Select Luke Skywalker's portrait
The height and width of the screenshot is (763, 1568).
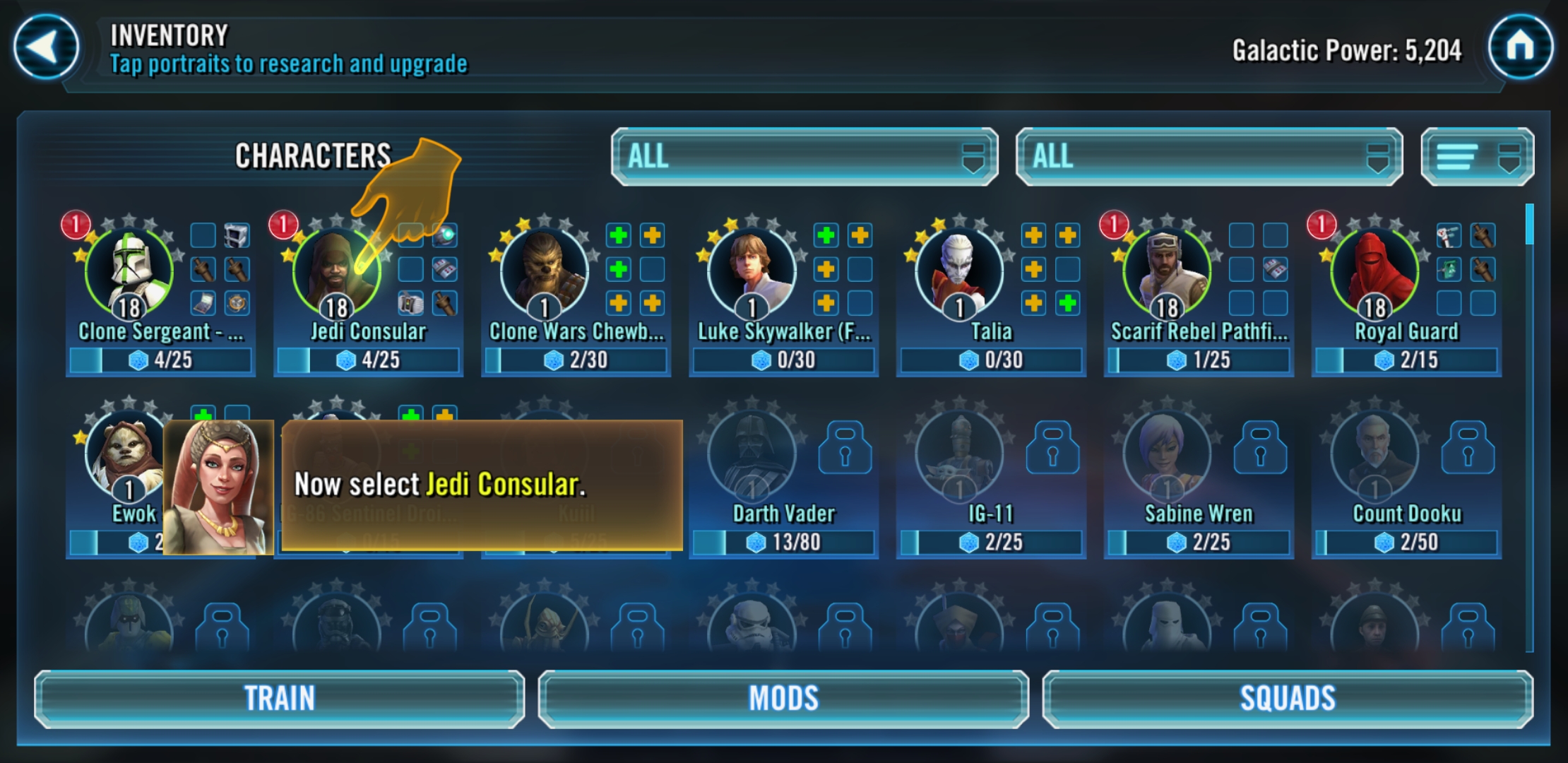pos(752,272)
